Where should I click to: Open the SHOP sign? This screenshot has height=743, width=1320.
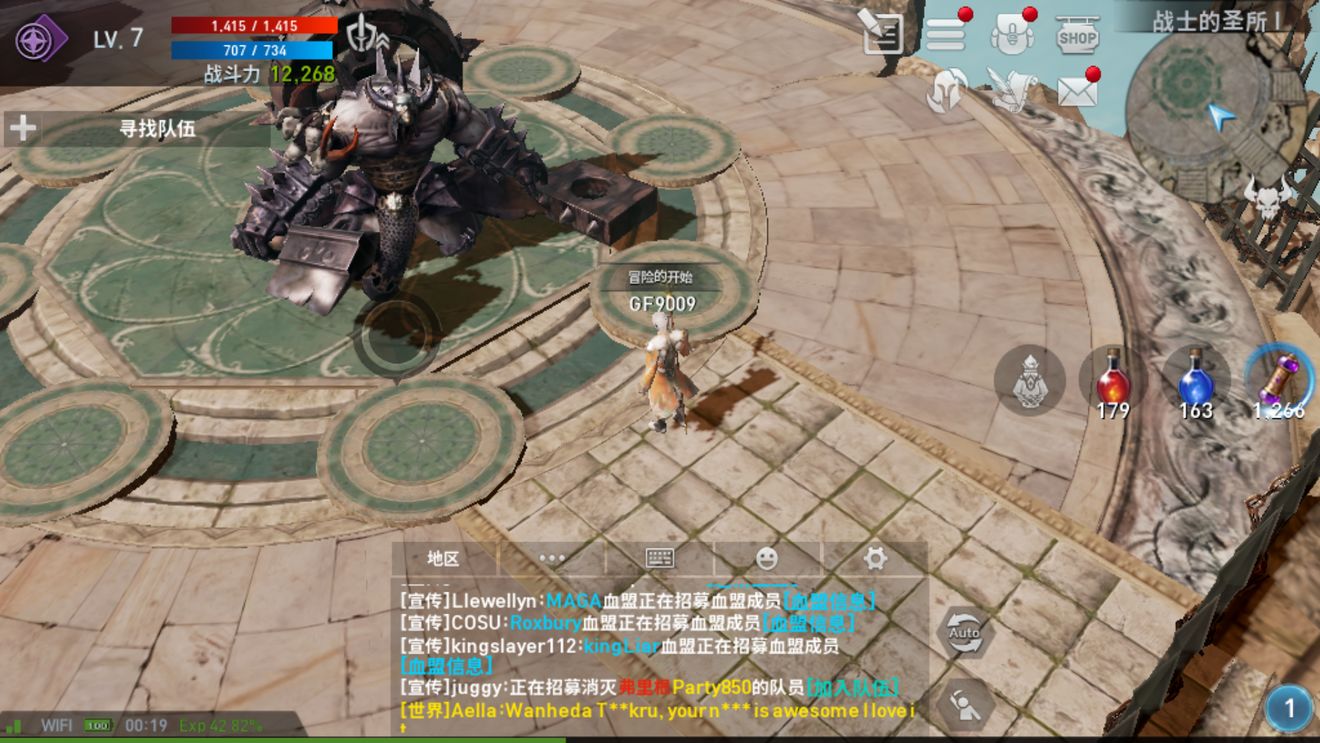1077,35
